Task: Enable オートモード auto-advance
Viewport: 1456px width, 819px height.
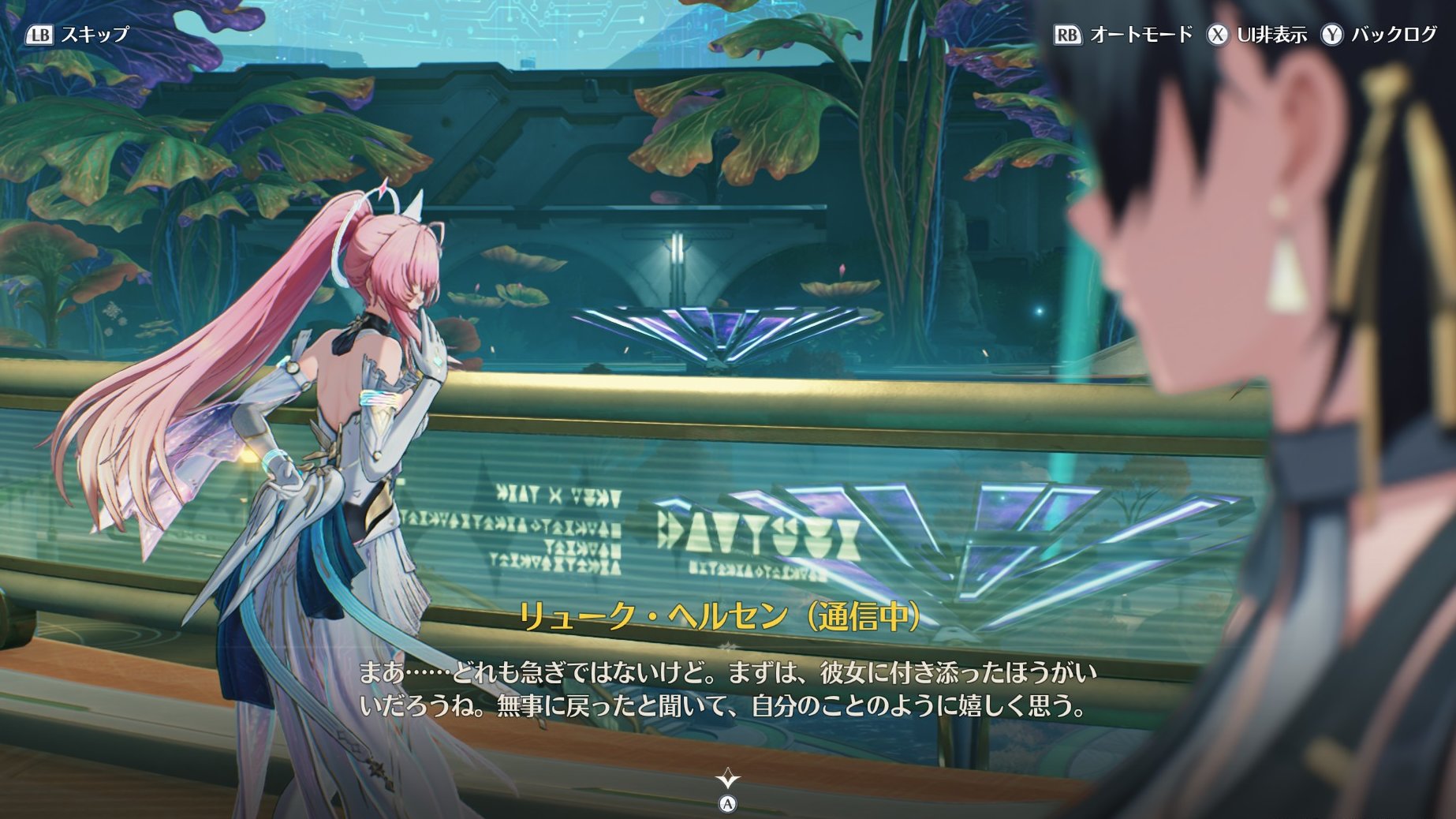Action: [x=1123, y=35]
